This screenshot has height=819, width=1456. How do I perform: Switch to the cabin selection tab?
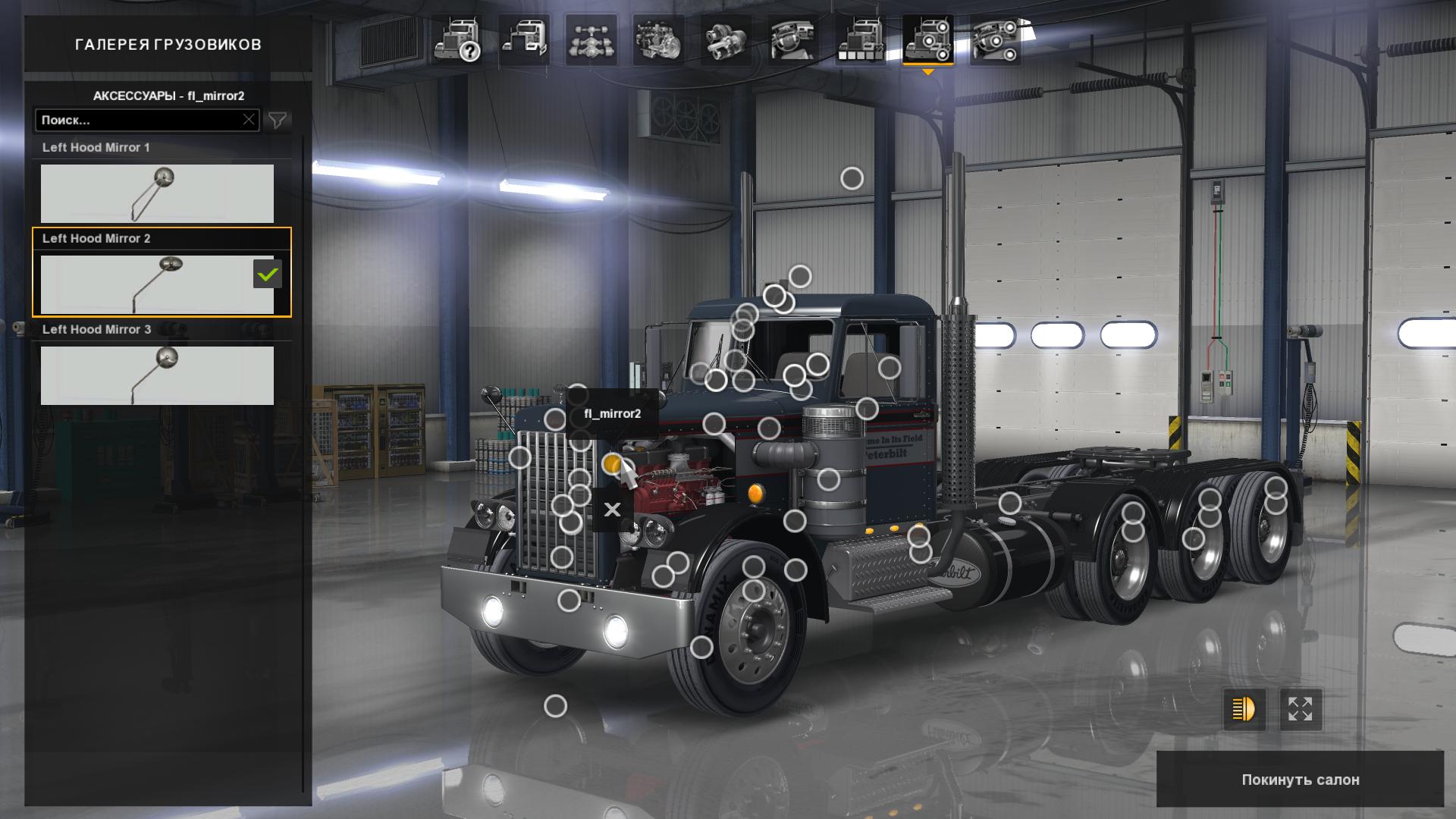pos(524,40)
